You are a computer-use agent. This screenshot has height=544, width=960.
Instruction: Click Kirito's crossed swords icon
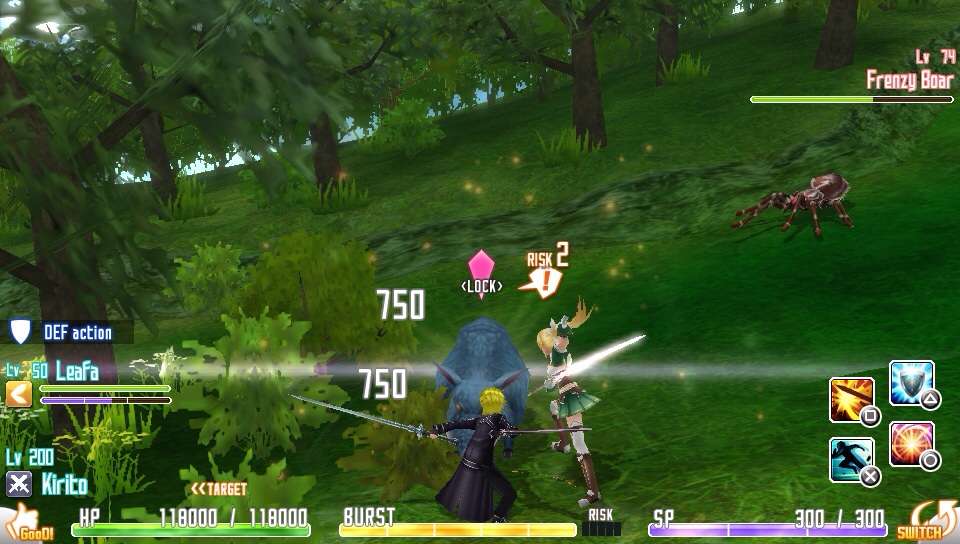19,485
